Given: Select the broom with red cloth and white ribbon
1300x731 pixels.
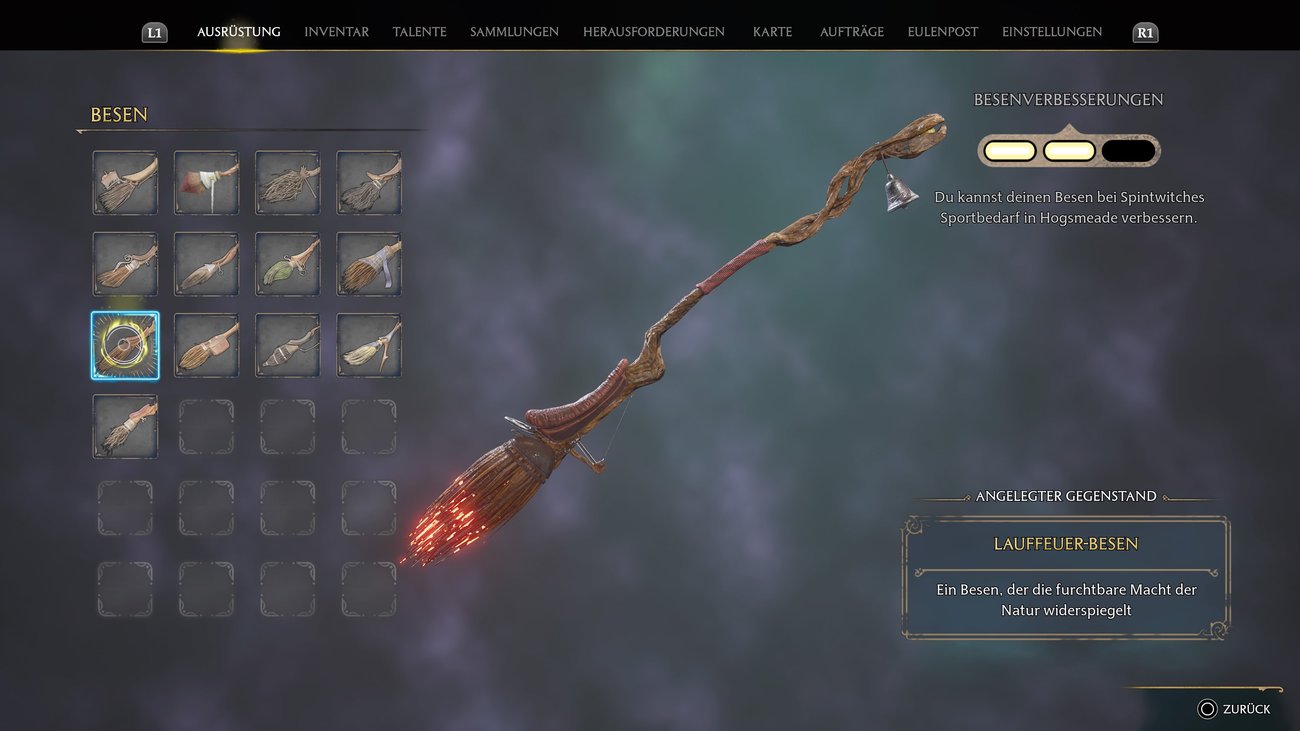Looking at the screenshot, I should [x=206, y=183].
